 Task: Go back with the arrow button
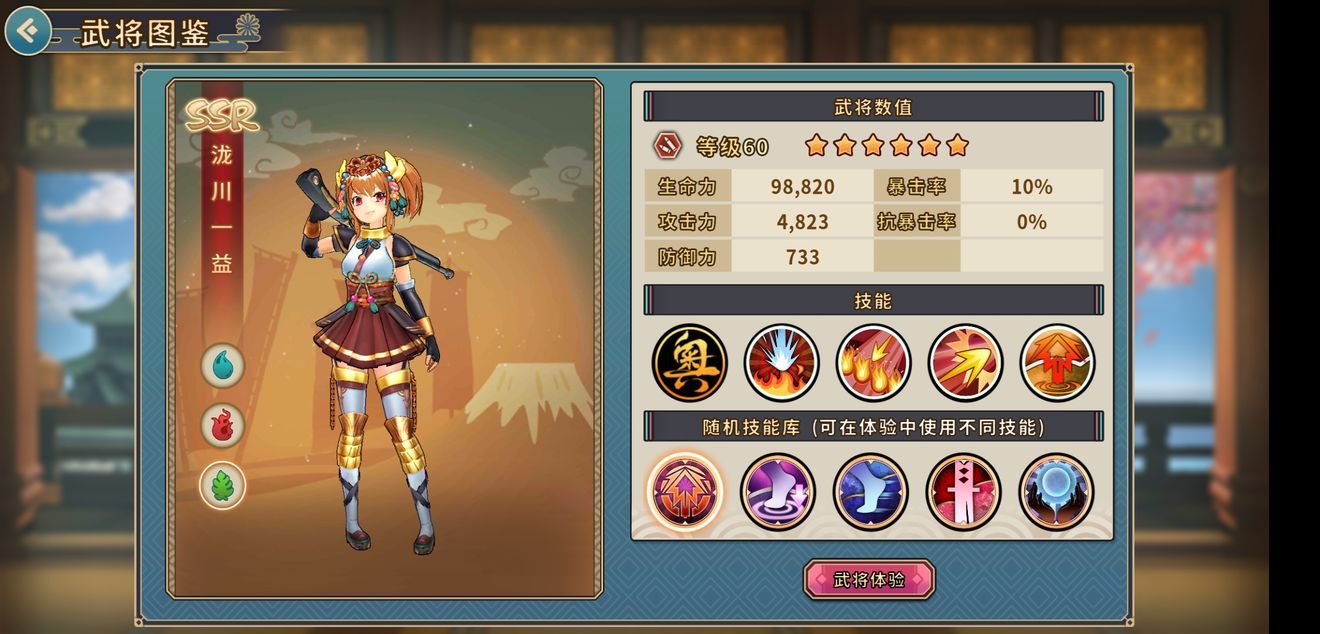(x=28, y=31)
